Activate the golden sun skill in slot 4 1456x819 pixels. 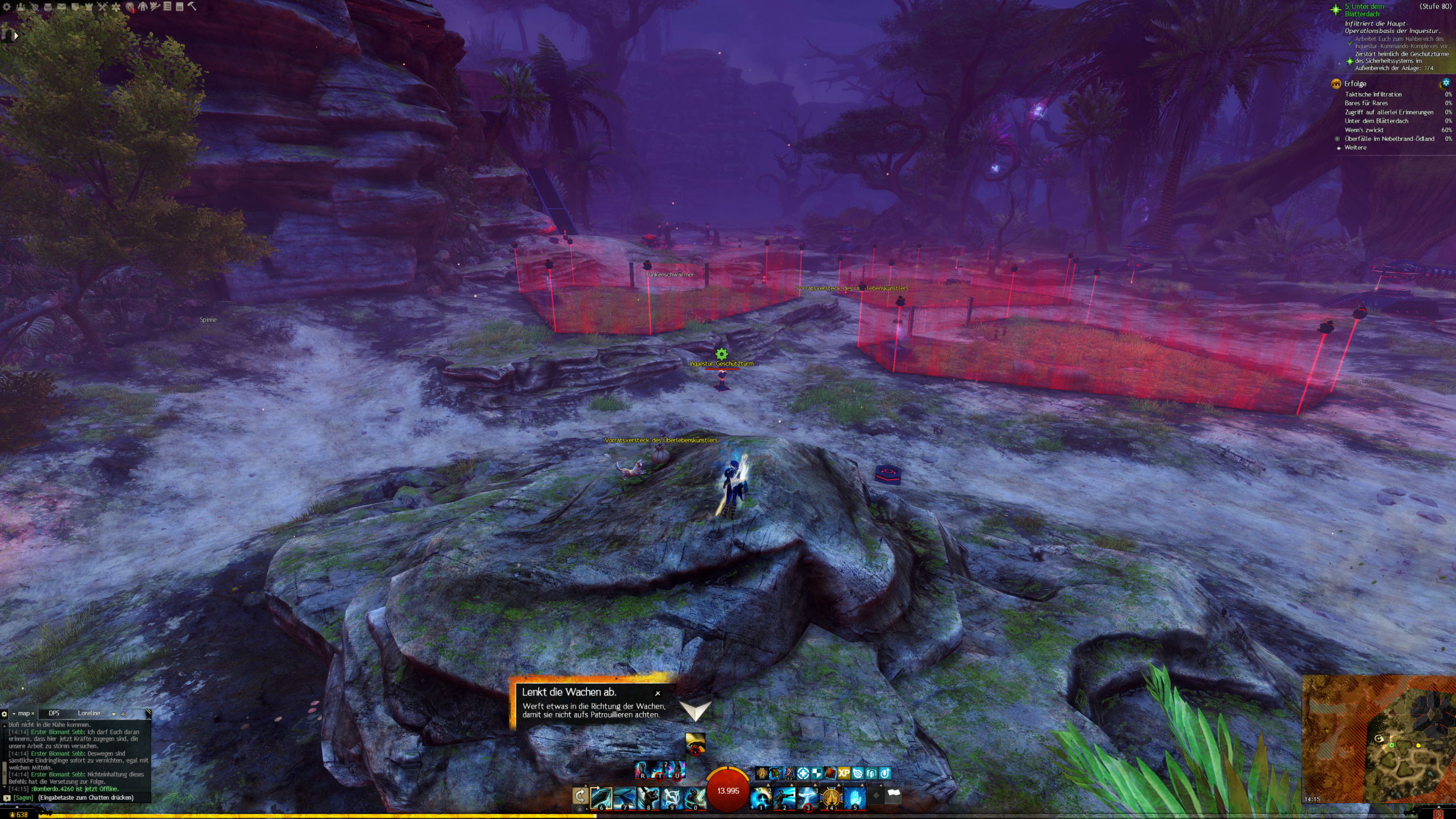831,798
